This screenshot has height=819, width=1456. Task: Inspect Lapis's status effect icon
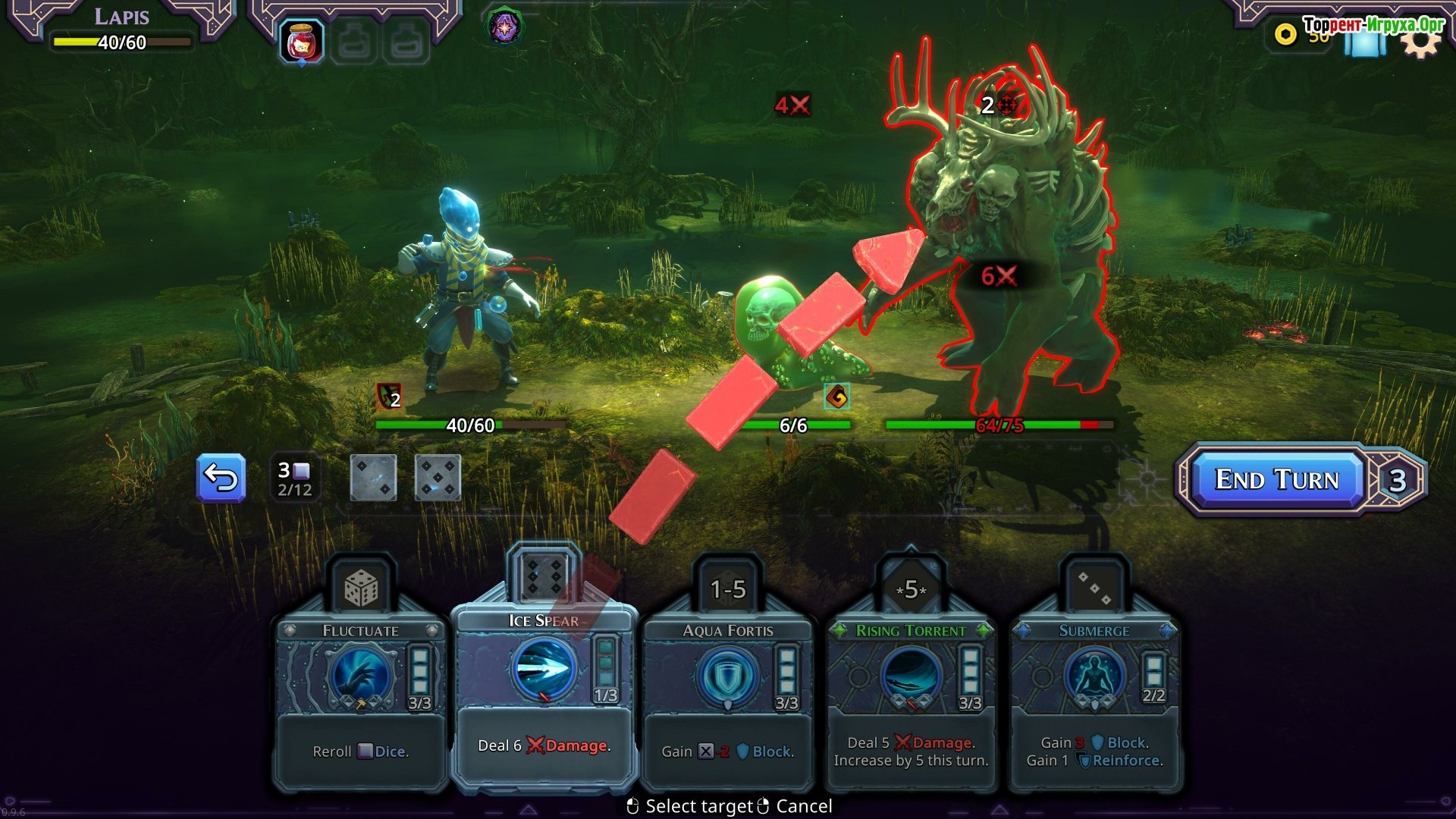tap(388, 396)
